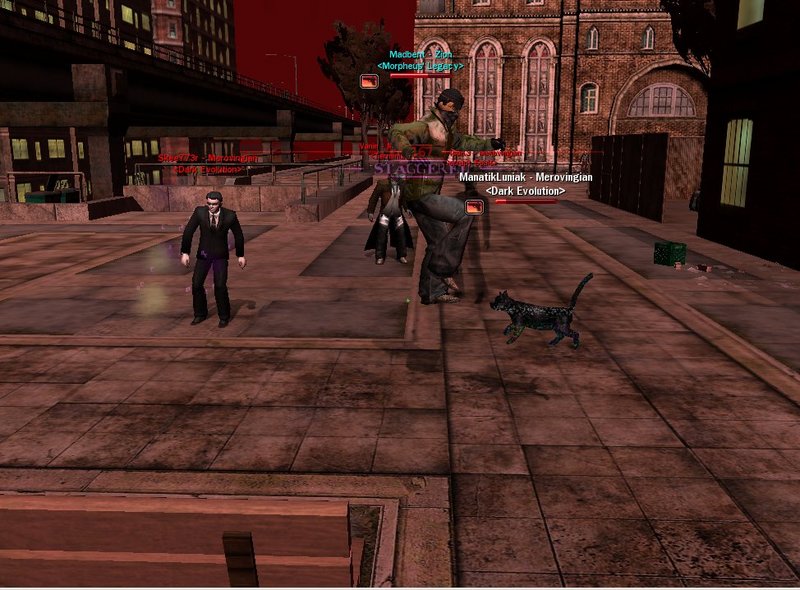
Task: Select the Madbern - Zion nameplate
Action: point(420,54)
